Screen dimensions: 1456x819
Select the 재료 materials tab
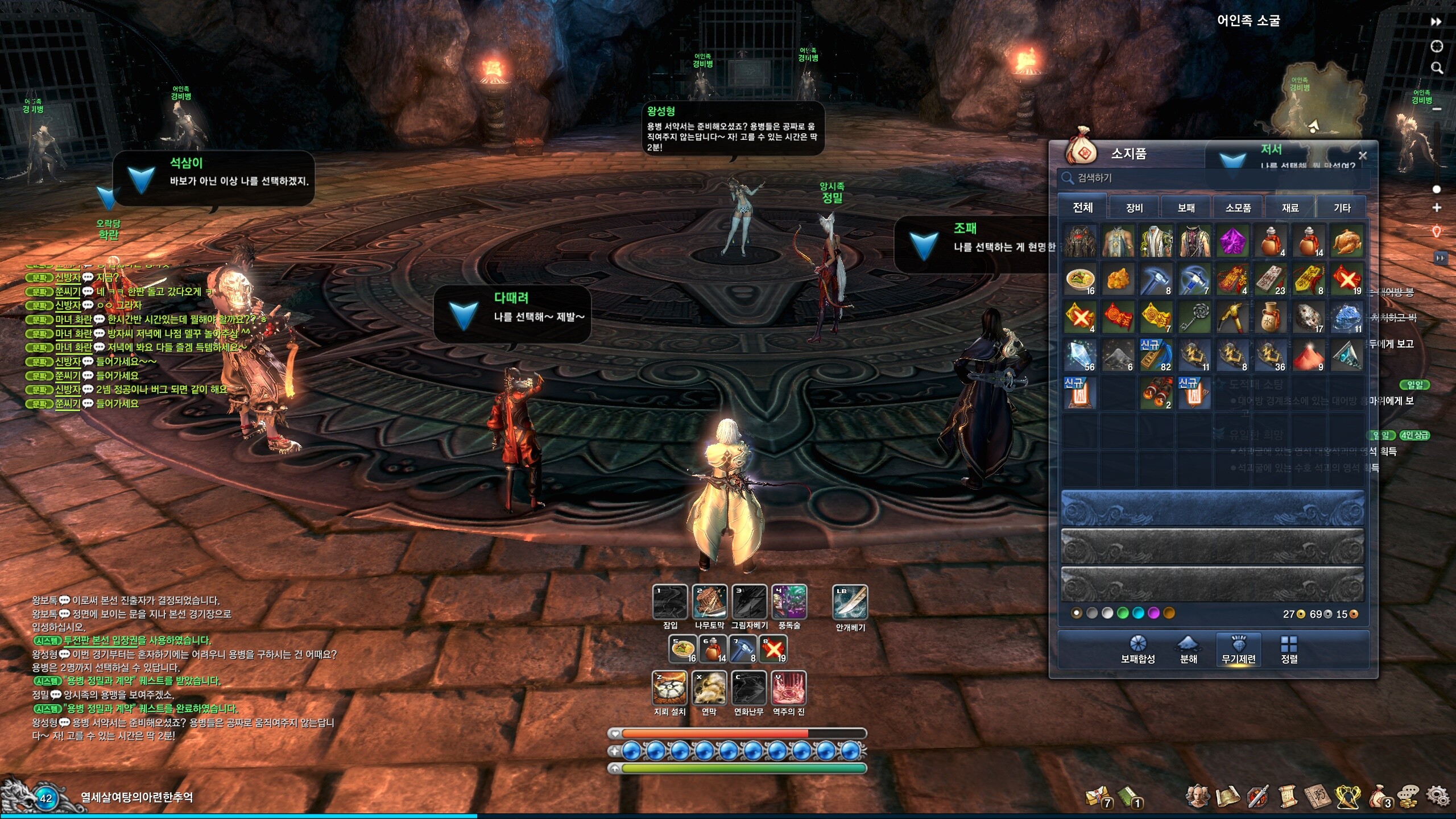[x=1290, y=208]
